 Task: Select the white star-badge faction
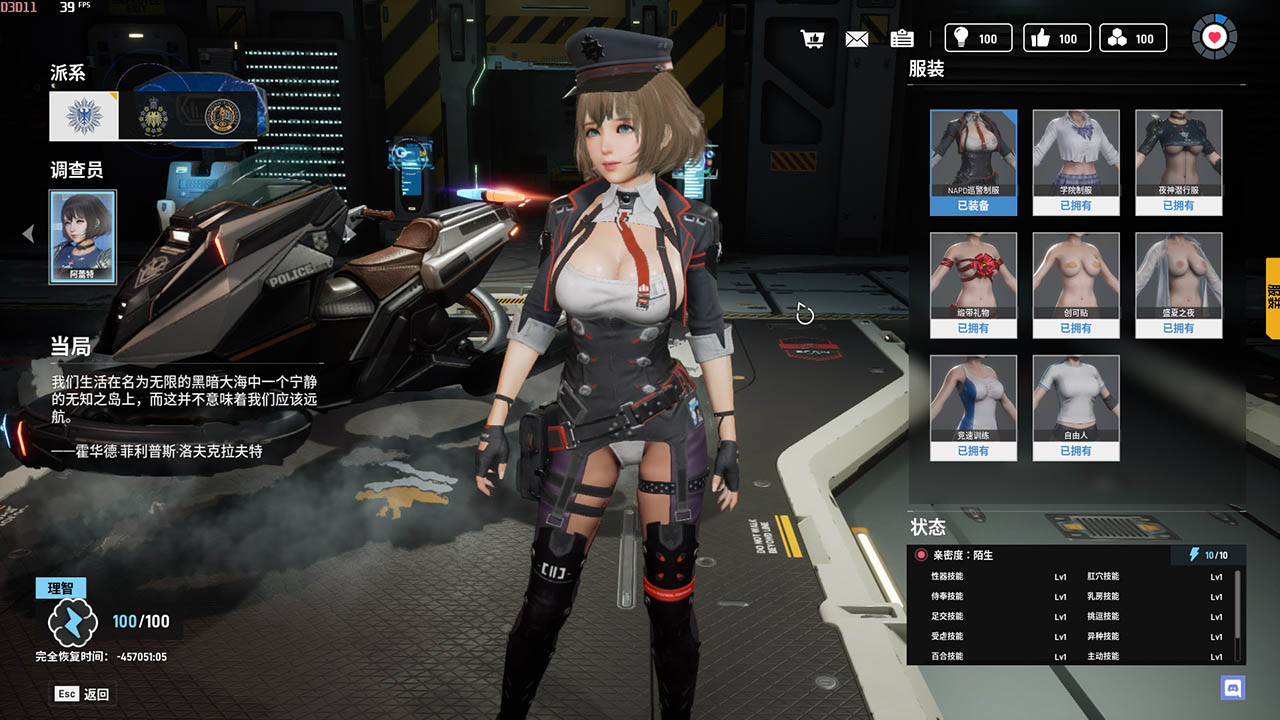pos(84,116)
